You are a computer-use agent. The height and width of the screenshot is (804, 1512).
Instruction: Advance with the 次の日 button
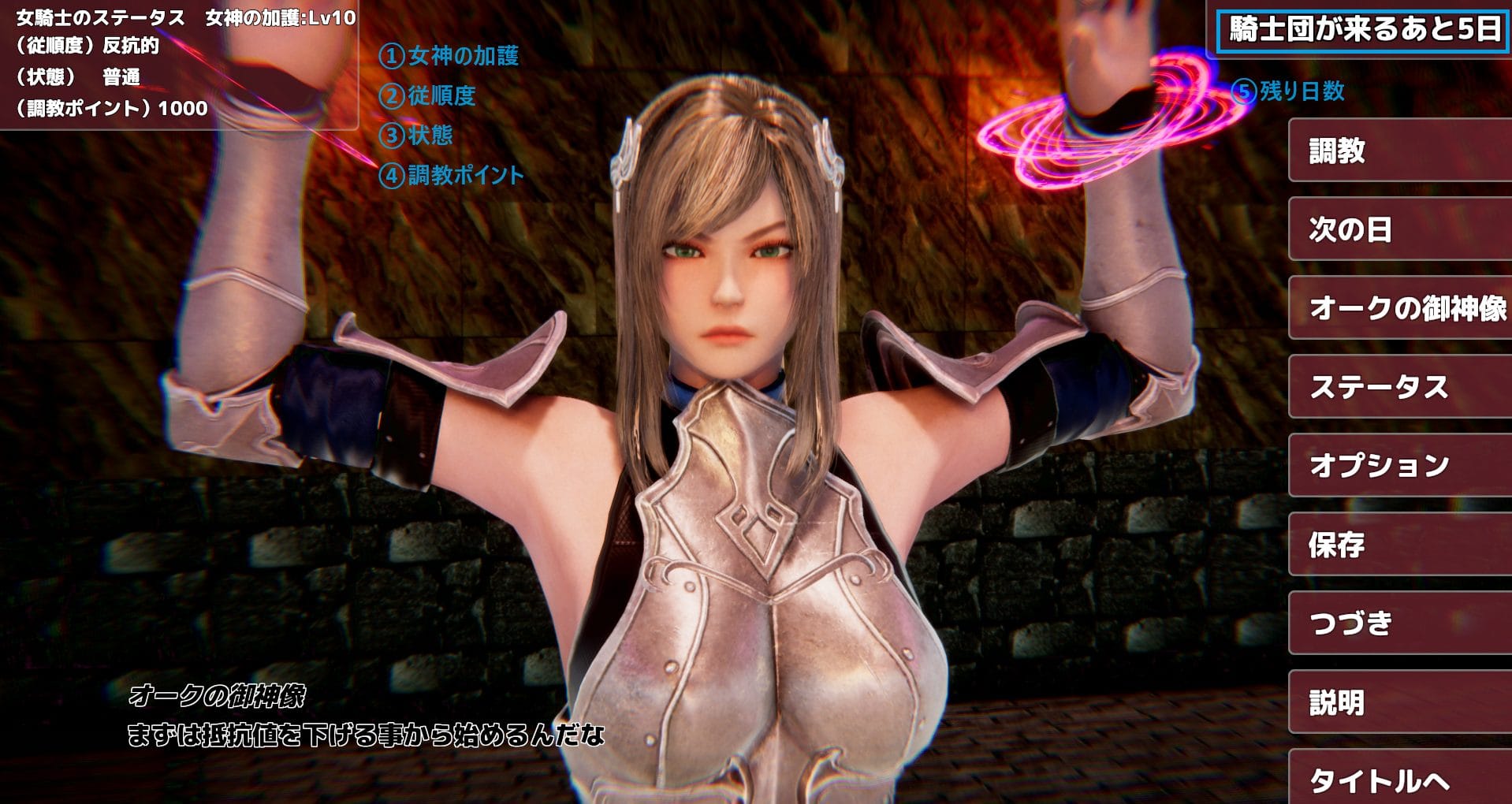tap(1399, 229)
